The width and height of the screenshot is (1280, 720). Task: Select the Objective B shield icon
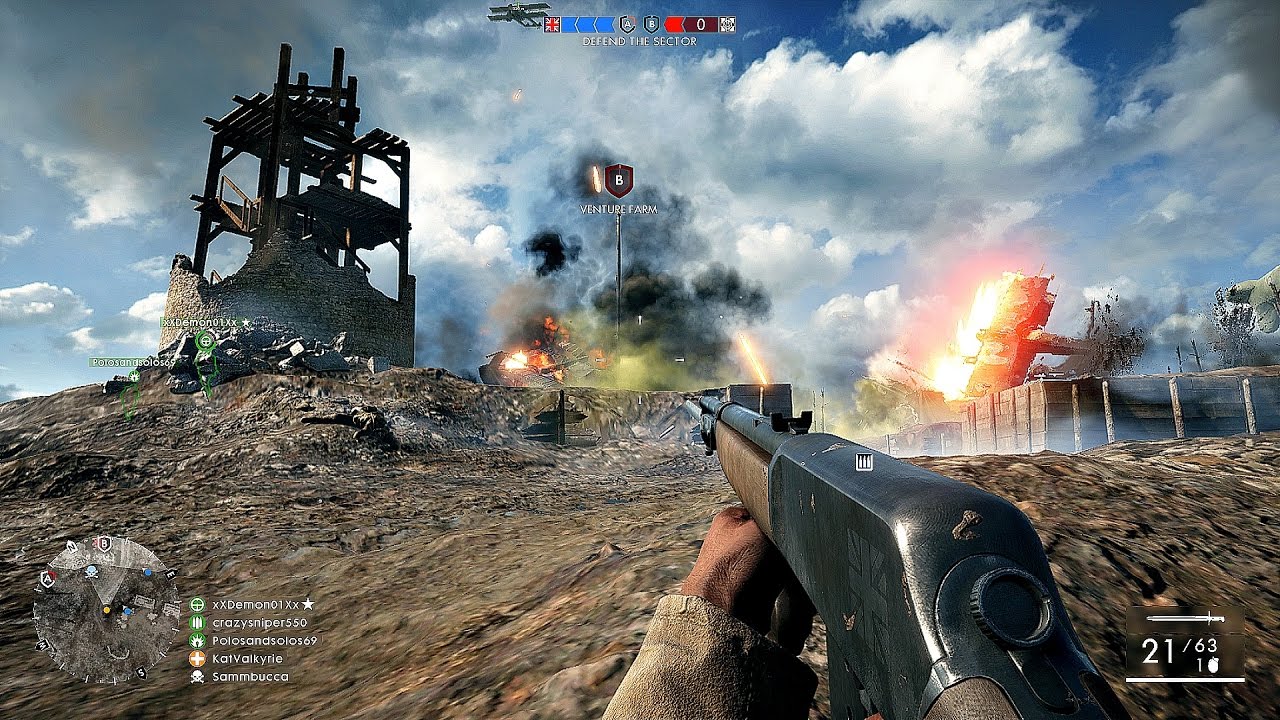click(x=652, y=23)
